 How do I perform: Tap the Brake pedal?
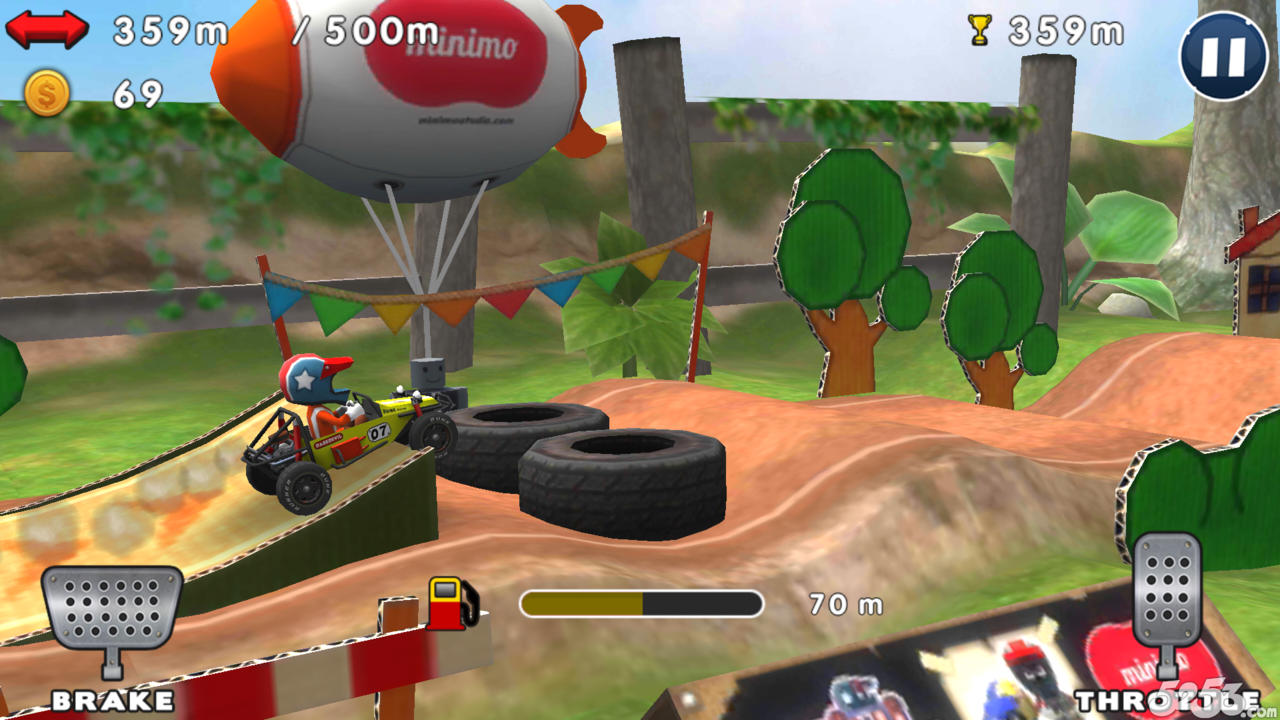pos(112,610)
